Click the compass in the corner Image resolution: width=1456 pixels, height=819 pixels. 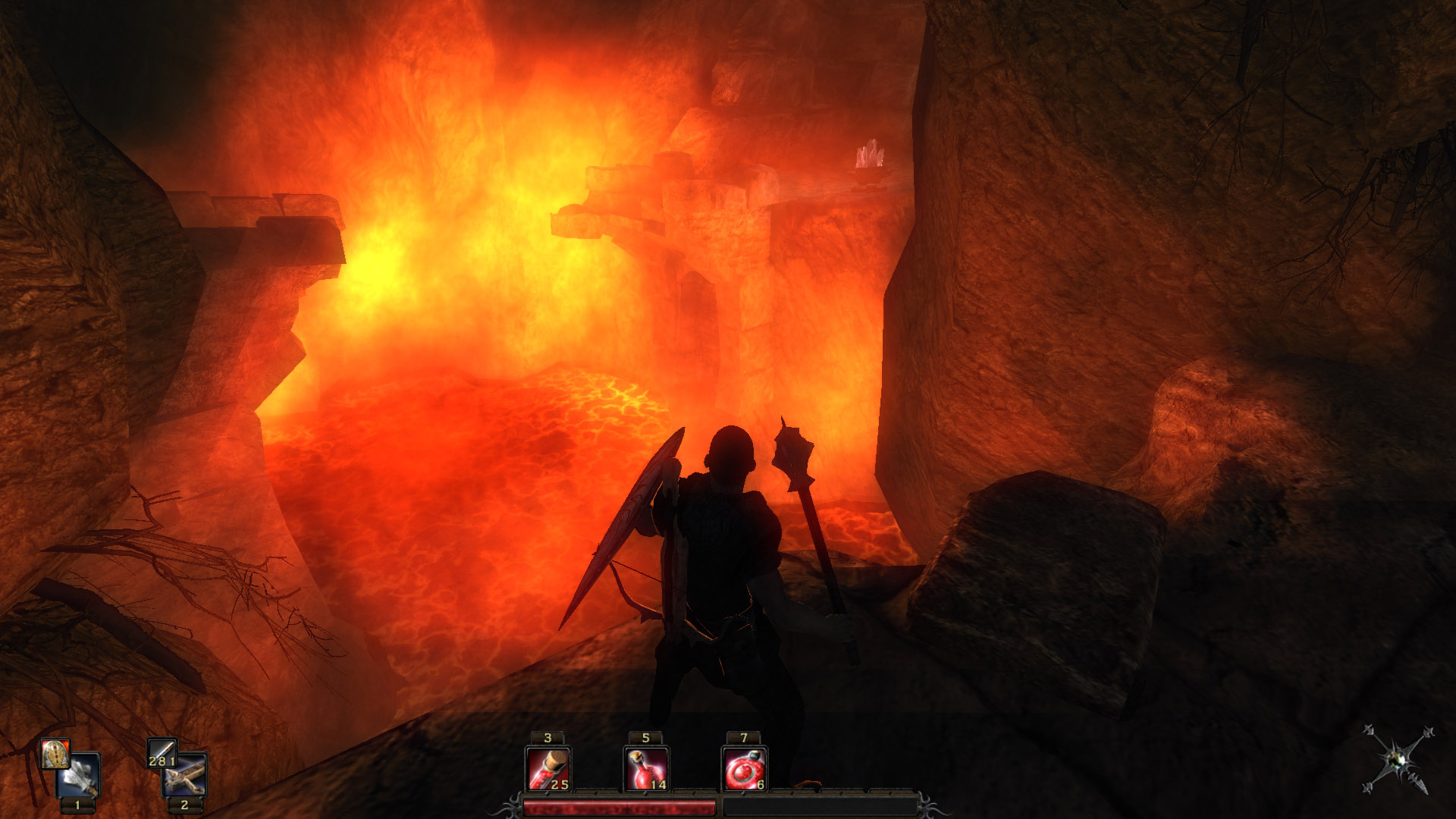[1398, 760]
